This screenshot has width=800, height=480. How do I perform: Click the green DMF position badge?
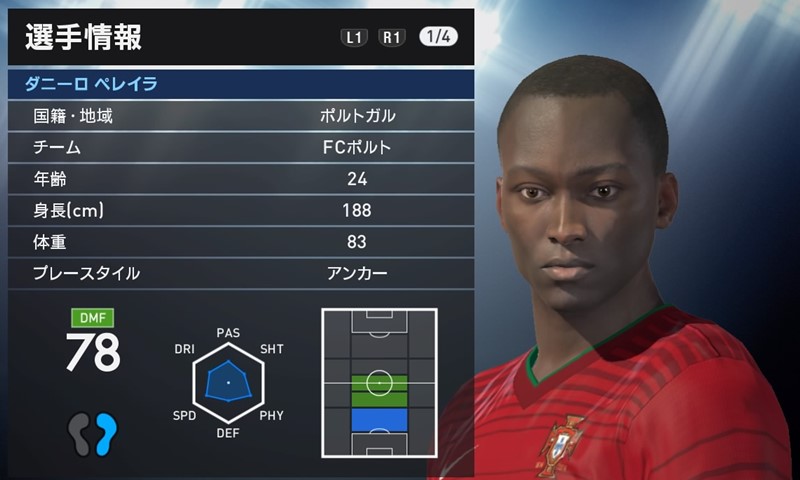[92, 319]
